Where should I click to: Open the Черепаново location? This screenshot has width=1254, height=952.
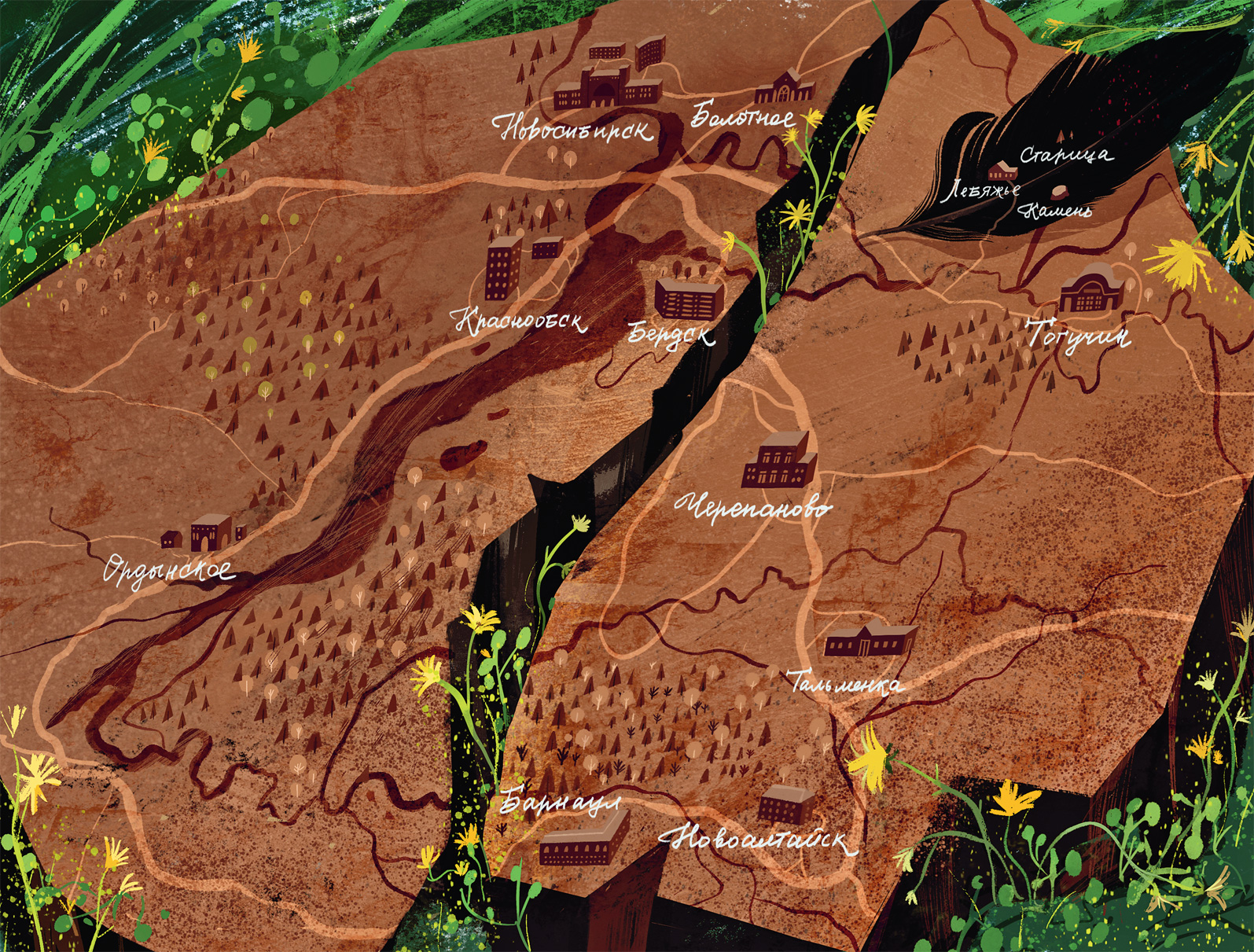point(753,507)
